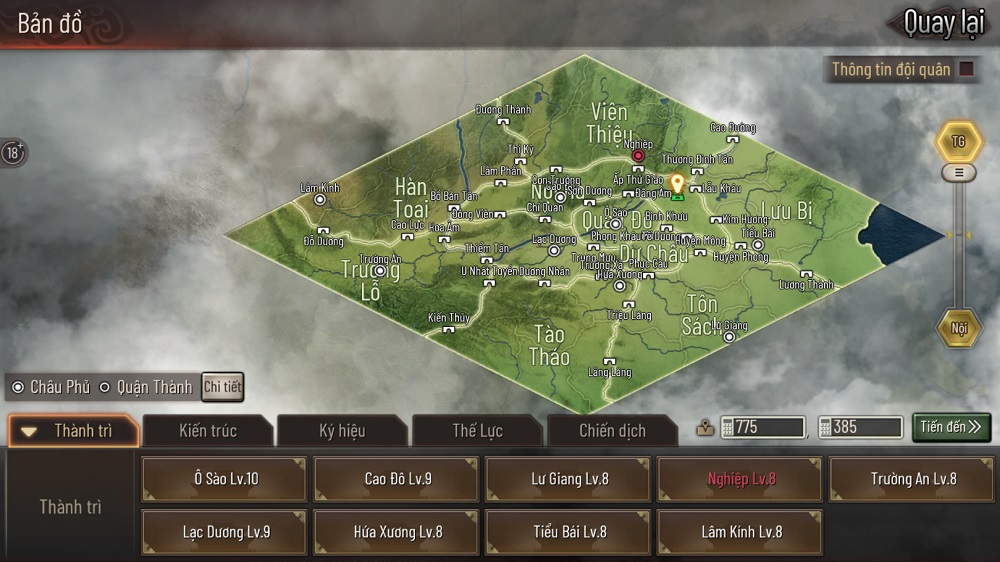Select the TG hexagon zoom button
Screen dimensions: 1000x562
click(x=958, y=142)
